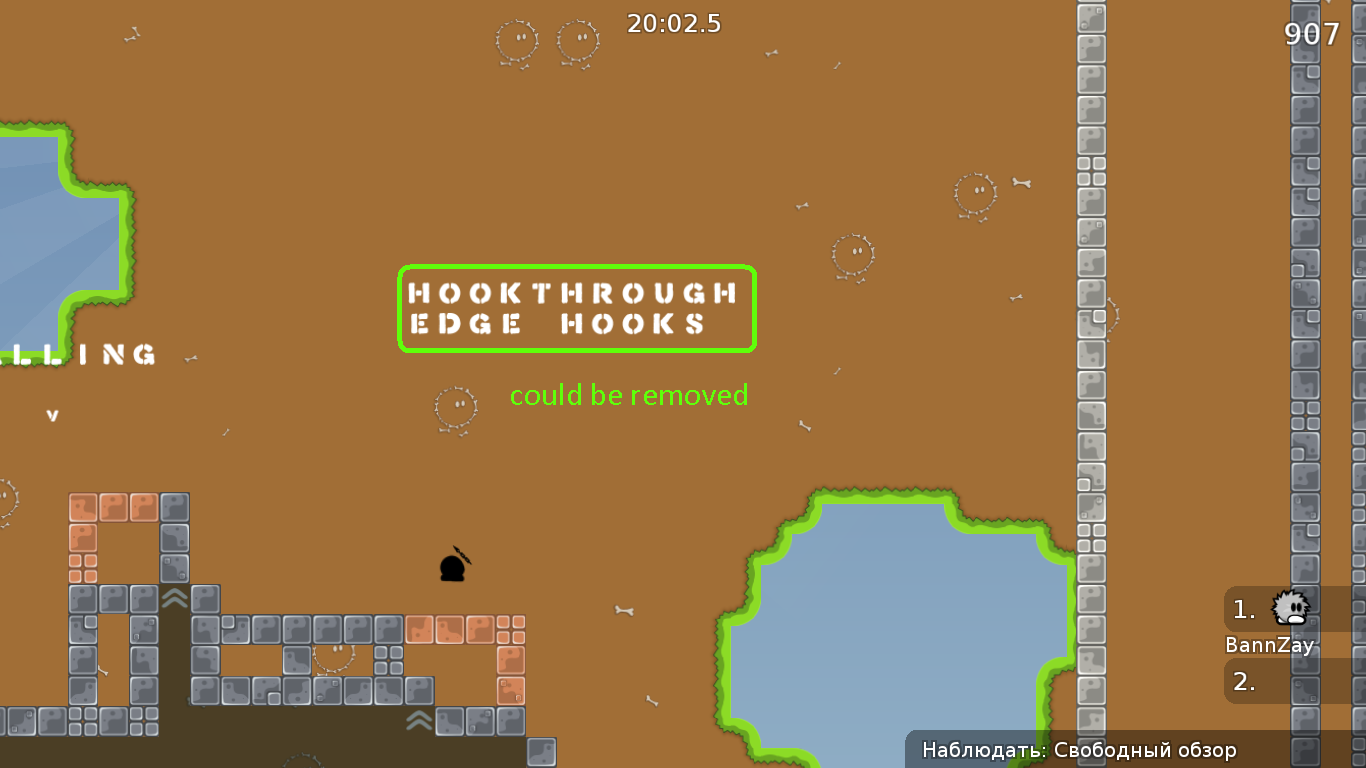The image size is (1366, 768).
Task: Click the score counter showing 907
Action: click(x=1311, y=34)
